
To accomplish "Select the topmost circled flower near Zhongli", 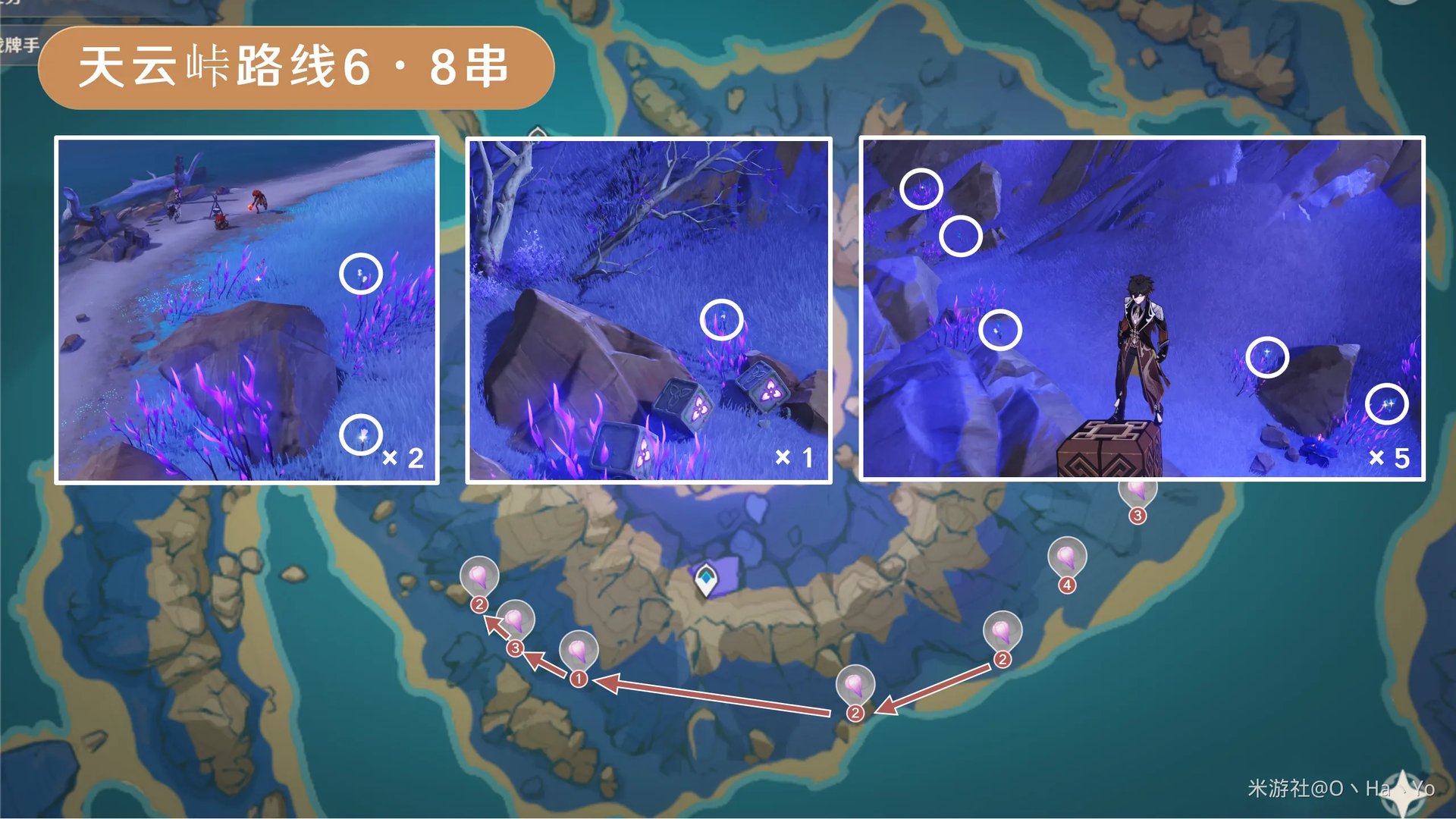I will [x=921, y=187].
